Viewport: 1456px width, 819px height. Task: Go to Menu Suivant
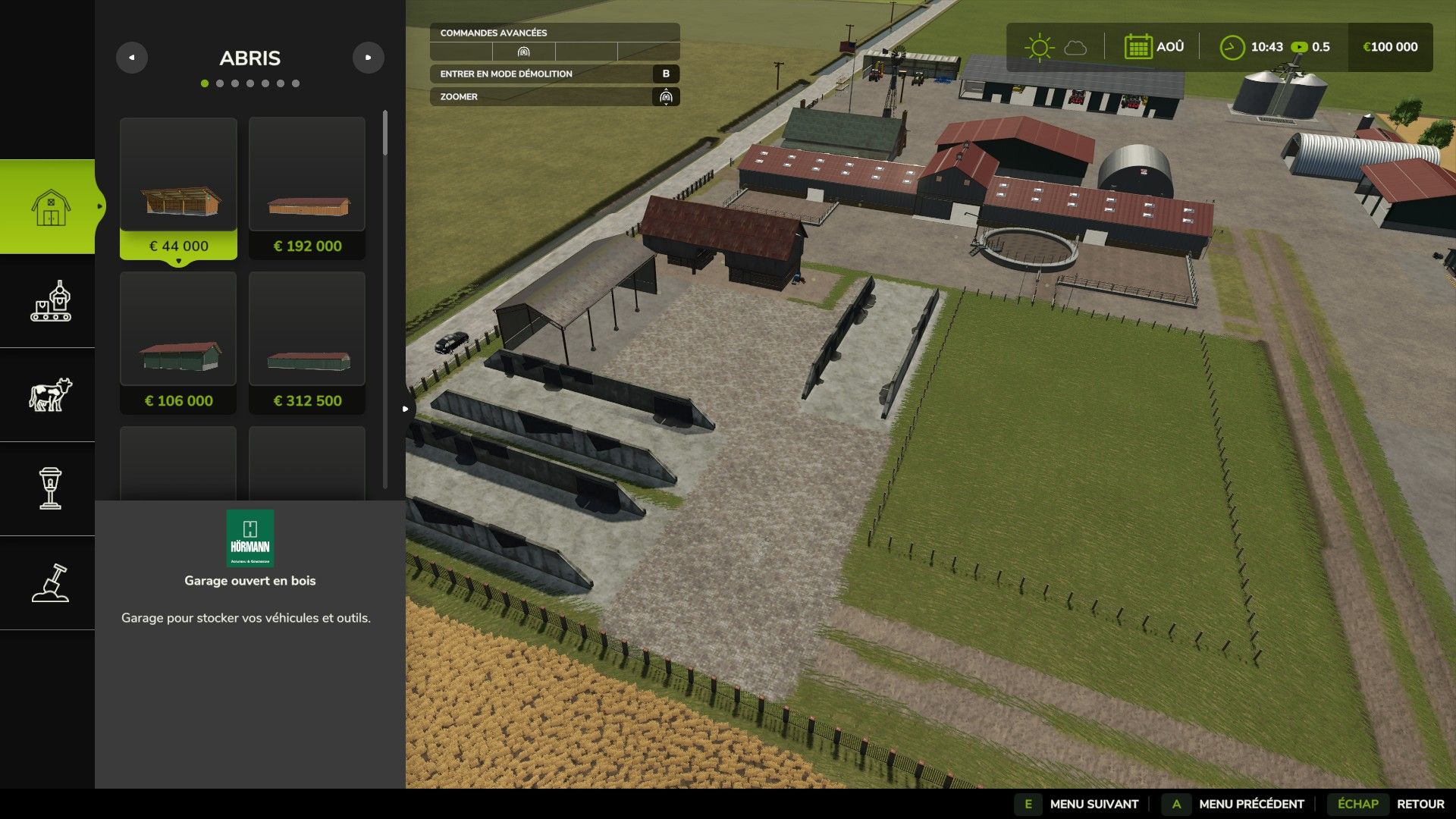[1093, 804]
